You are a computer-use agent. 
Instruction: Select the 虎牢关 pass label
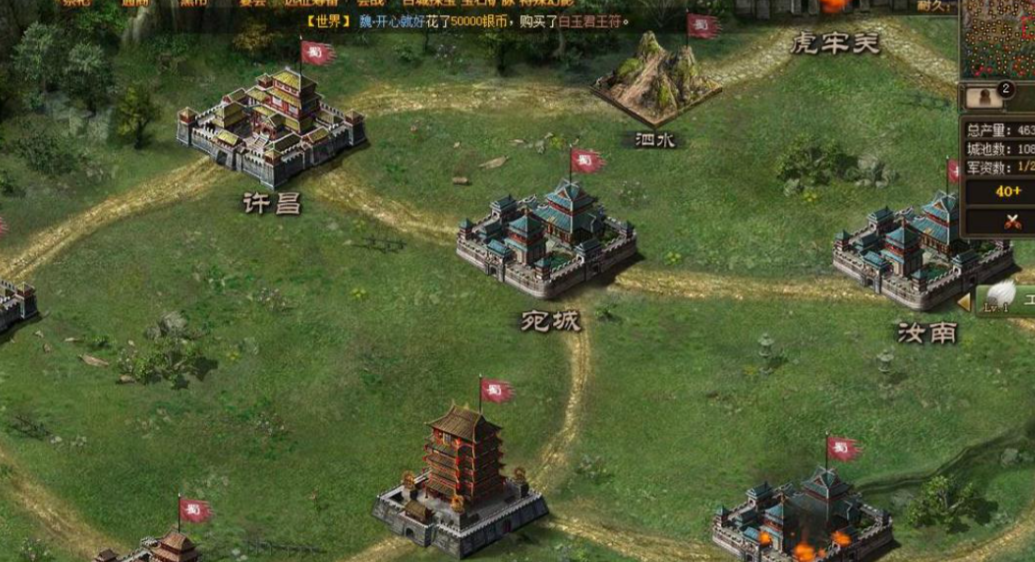pos(835,43)
